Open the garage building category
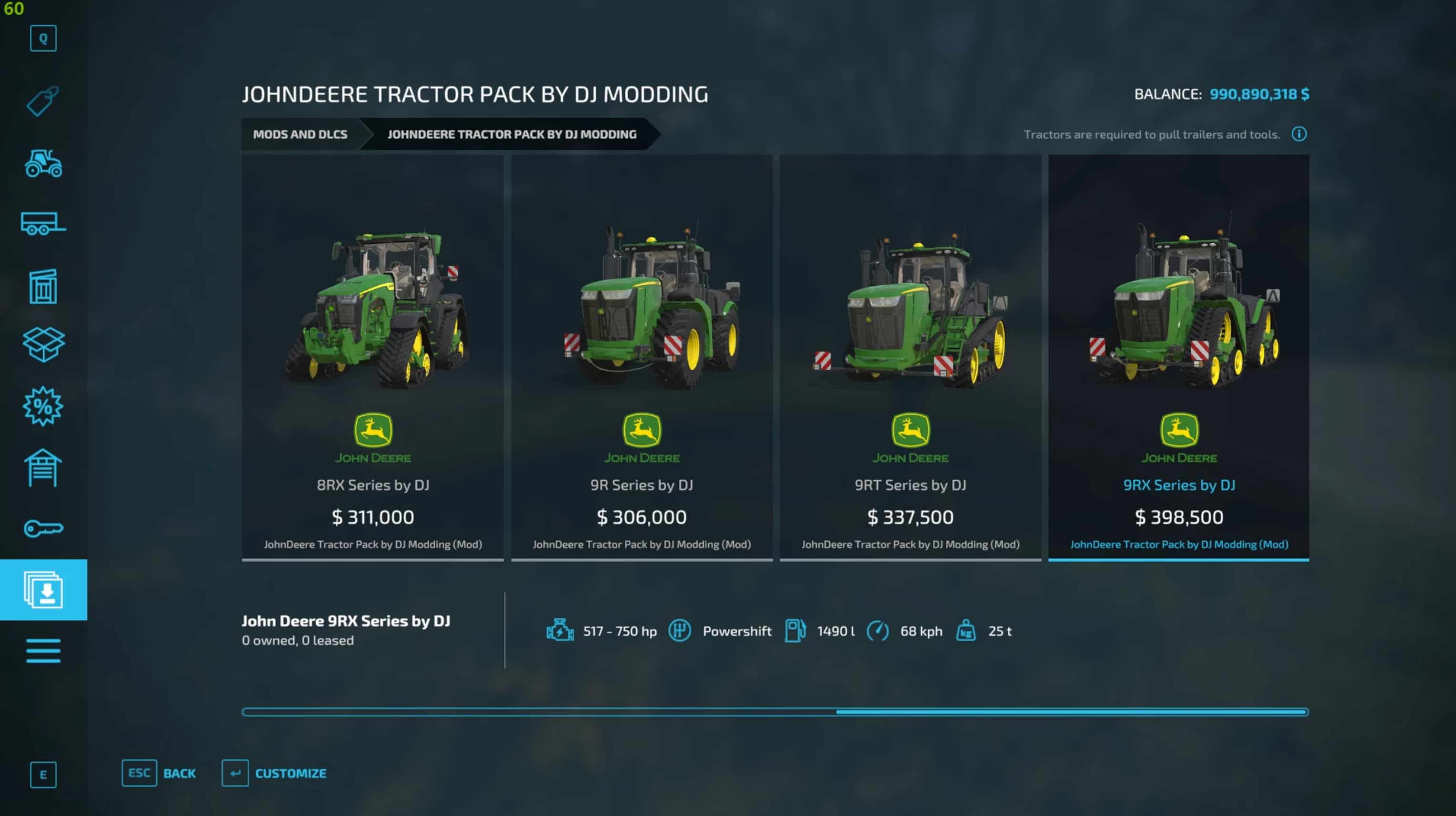Screen dimensions: 1456x816 (43, 468)
